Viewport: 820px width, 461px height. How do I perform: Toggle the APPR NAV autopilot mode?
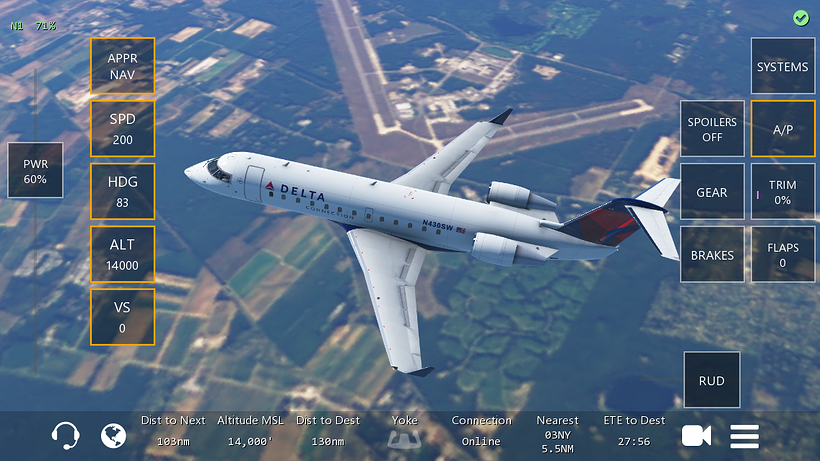[x=123, y=66]
